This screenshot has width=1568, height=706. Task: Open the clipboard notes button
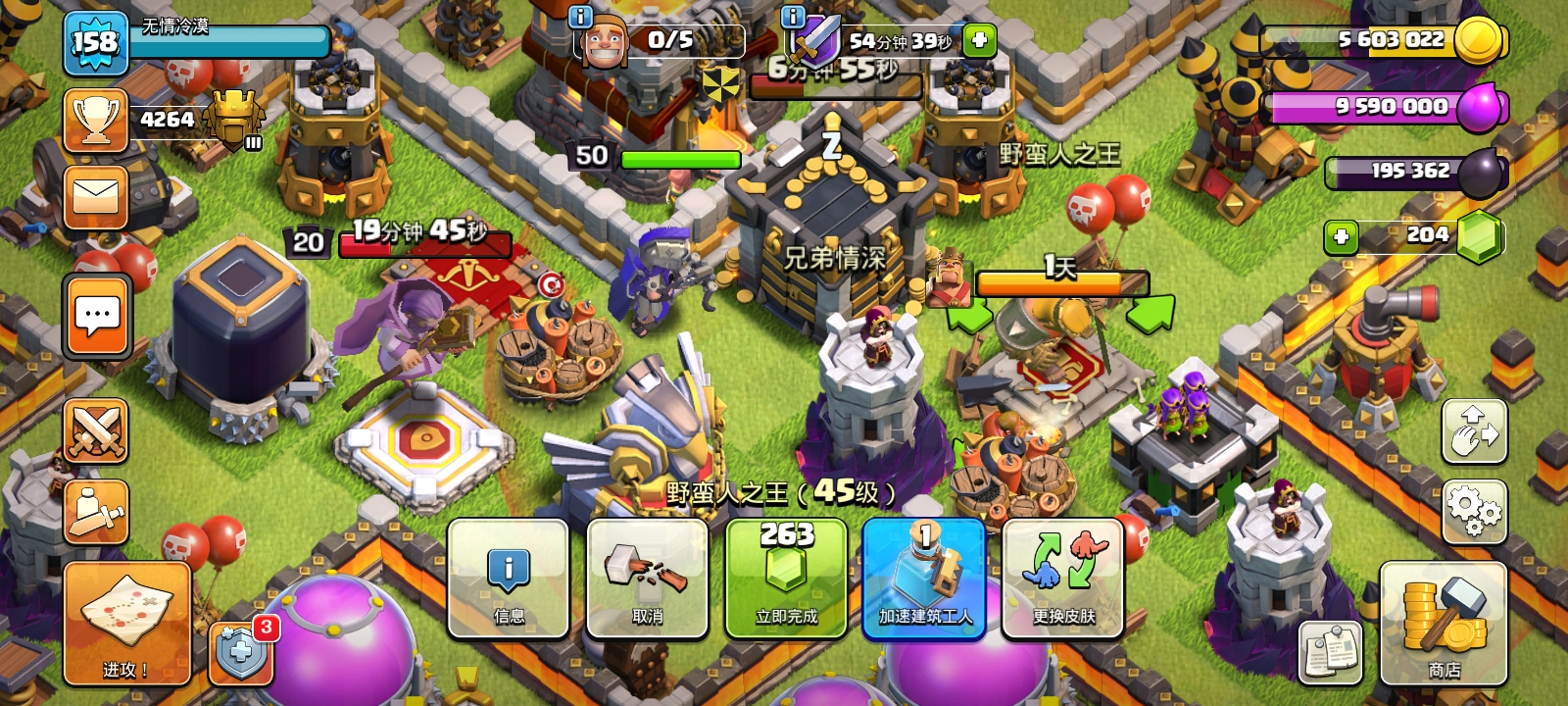tap(1331, 652)
